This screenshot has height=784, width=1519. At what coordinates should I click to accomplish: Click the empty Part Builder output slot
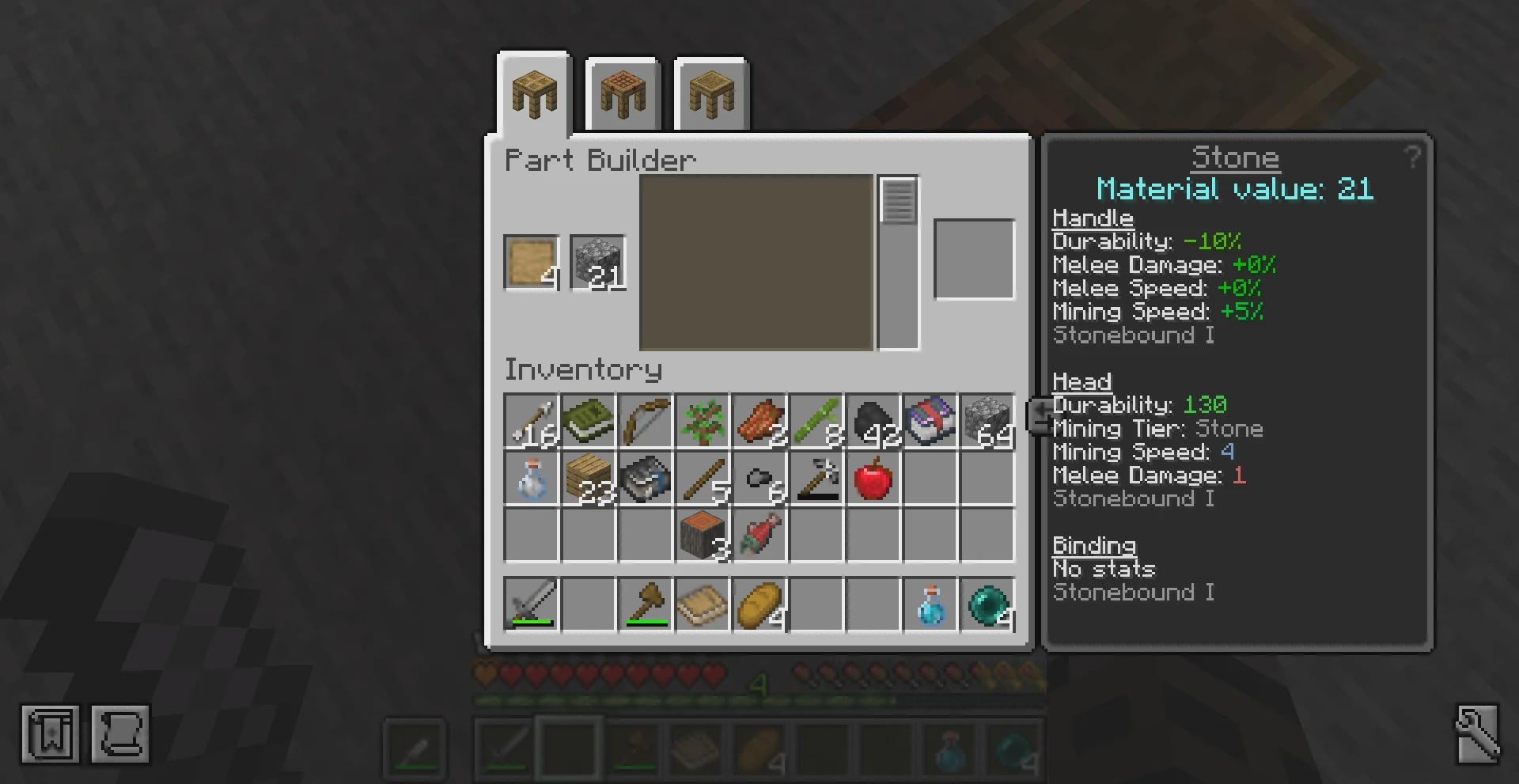pos(974,259)
